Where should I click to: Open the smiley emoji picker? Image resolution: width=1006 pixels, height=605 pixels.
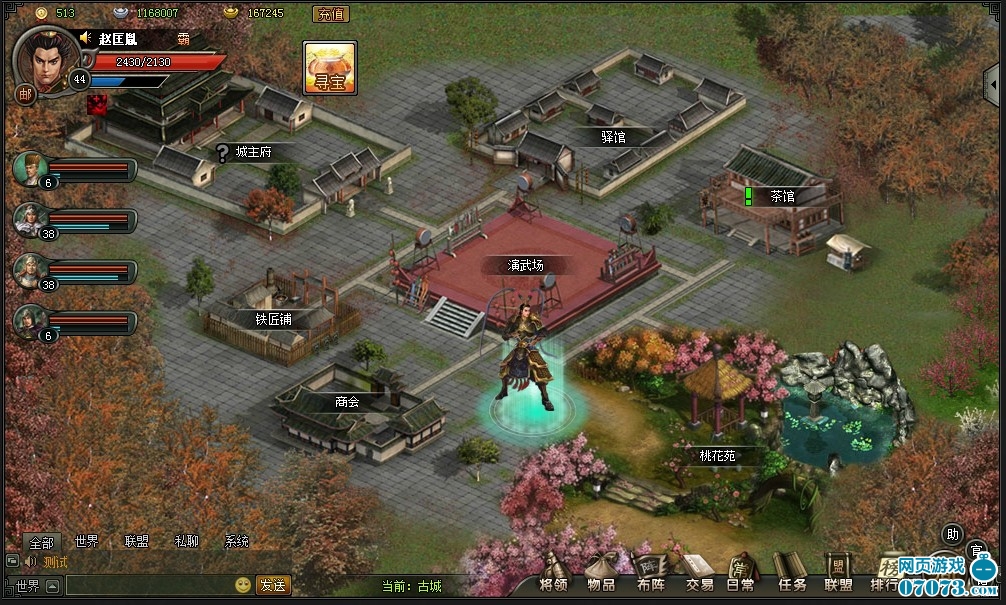click(243, 585)
